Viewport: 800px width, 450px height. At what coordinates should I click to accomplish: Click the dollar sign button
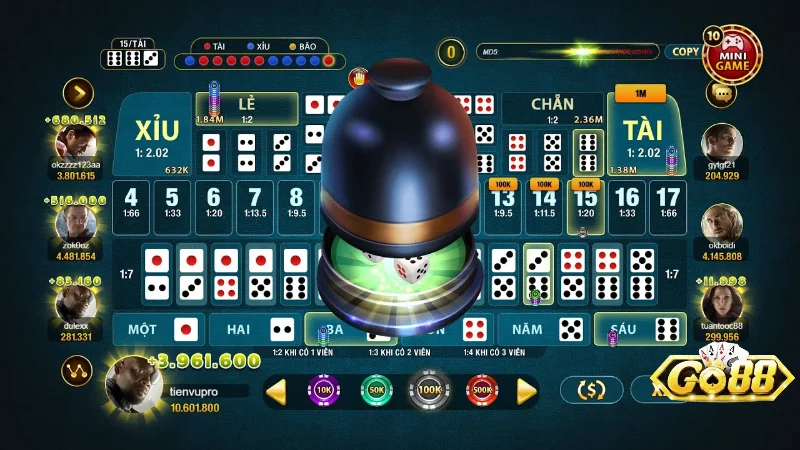coord(592,389)
